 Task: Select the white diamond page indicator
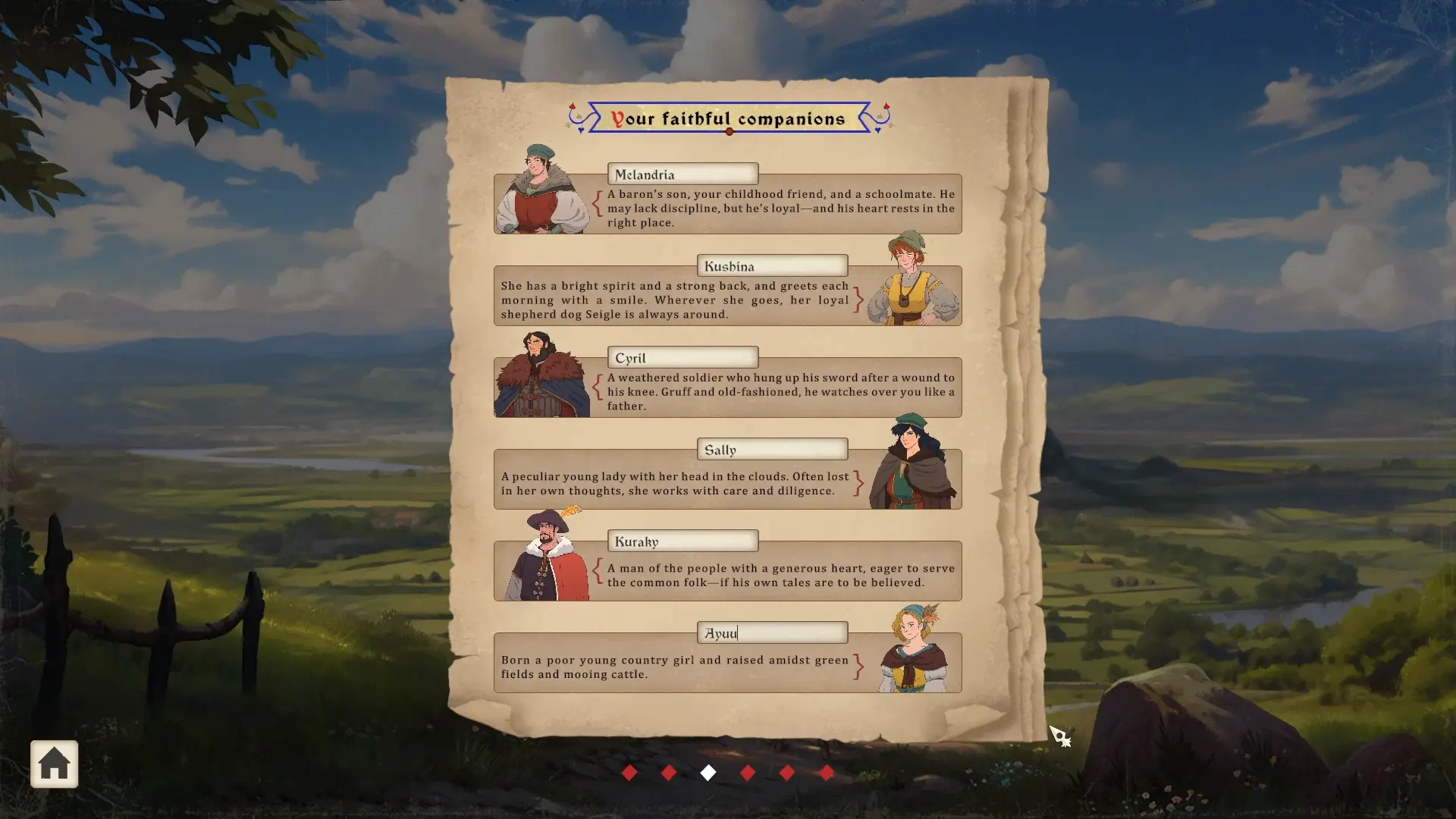(708, 773)
